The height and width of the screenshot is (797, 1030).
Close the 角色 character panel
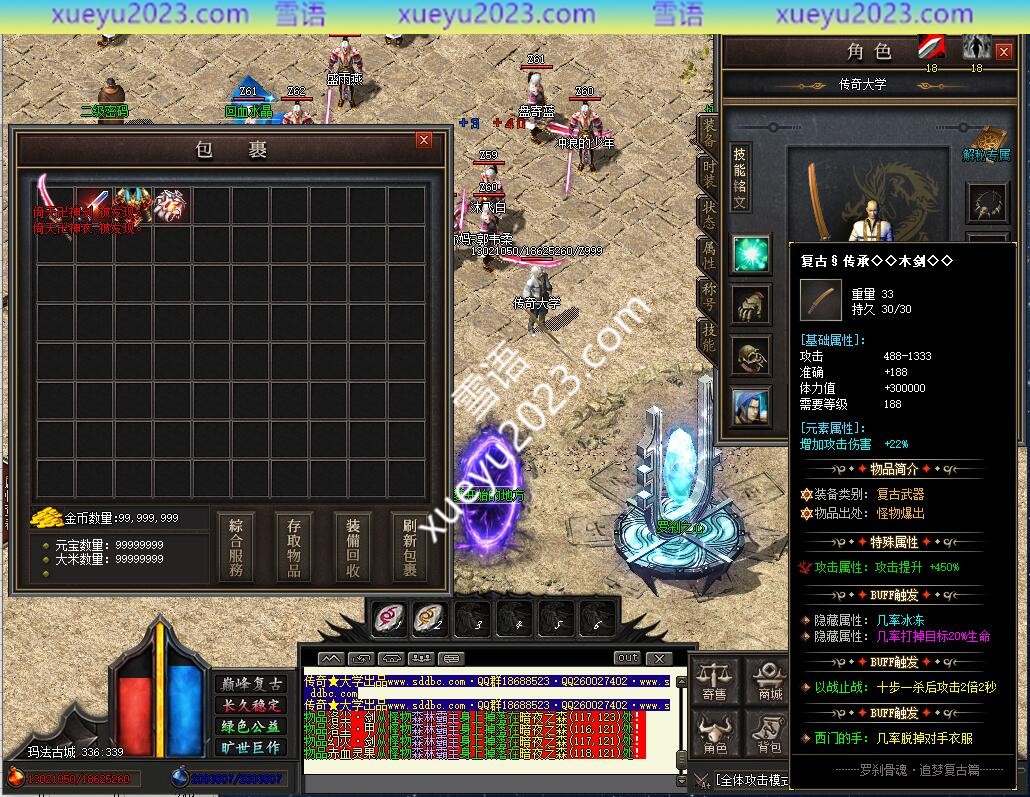(x=1004, y=52)
